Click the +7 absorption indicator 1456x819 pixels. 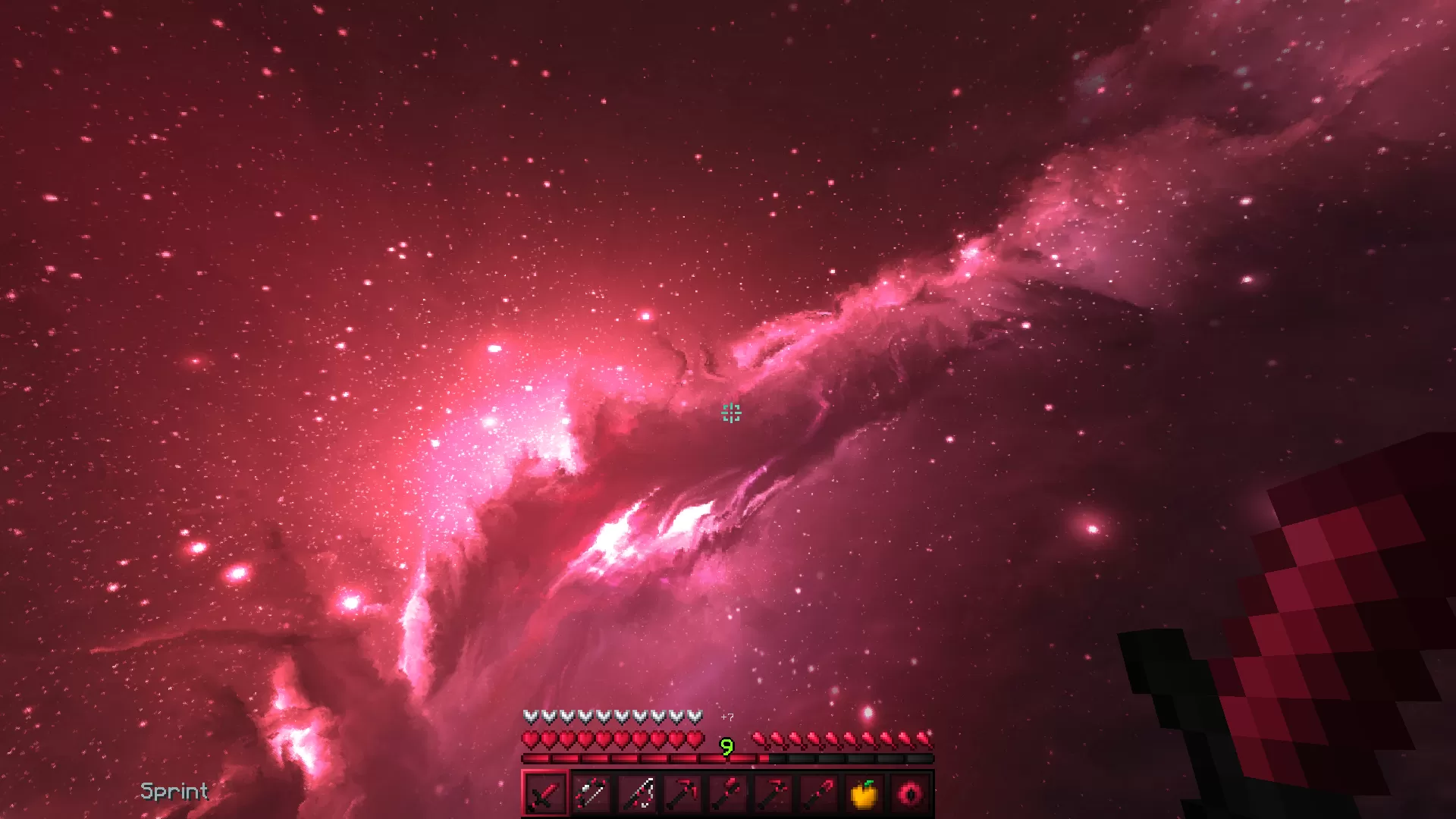pyautogui.click(x=726, y=716)
